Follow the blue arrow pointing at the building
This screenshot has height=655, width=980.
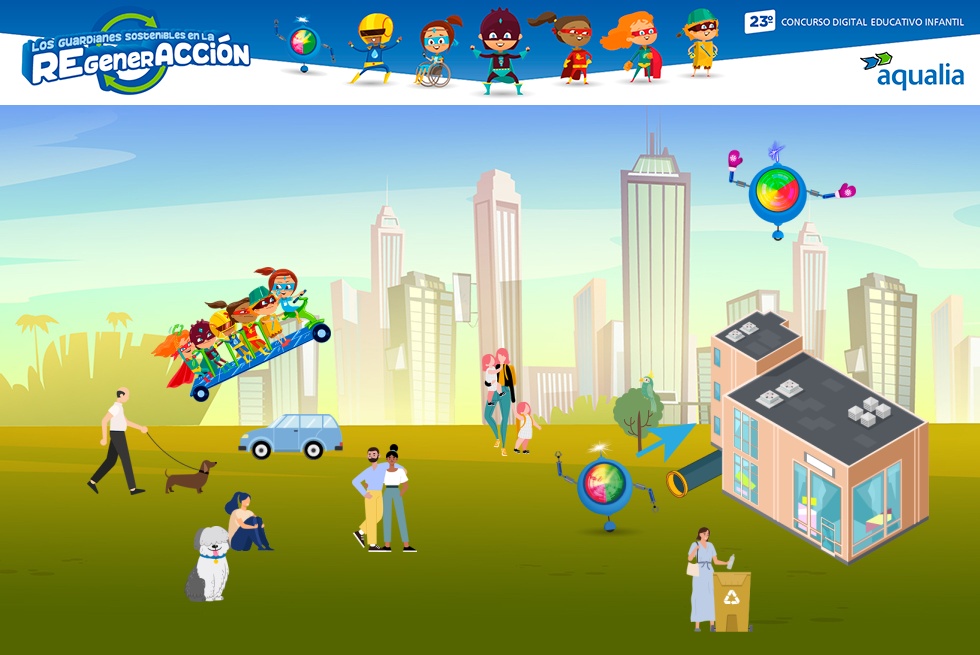coord(667,441)
